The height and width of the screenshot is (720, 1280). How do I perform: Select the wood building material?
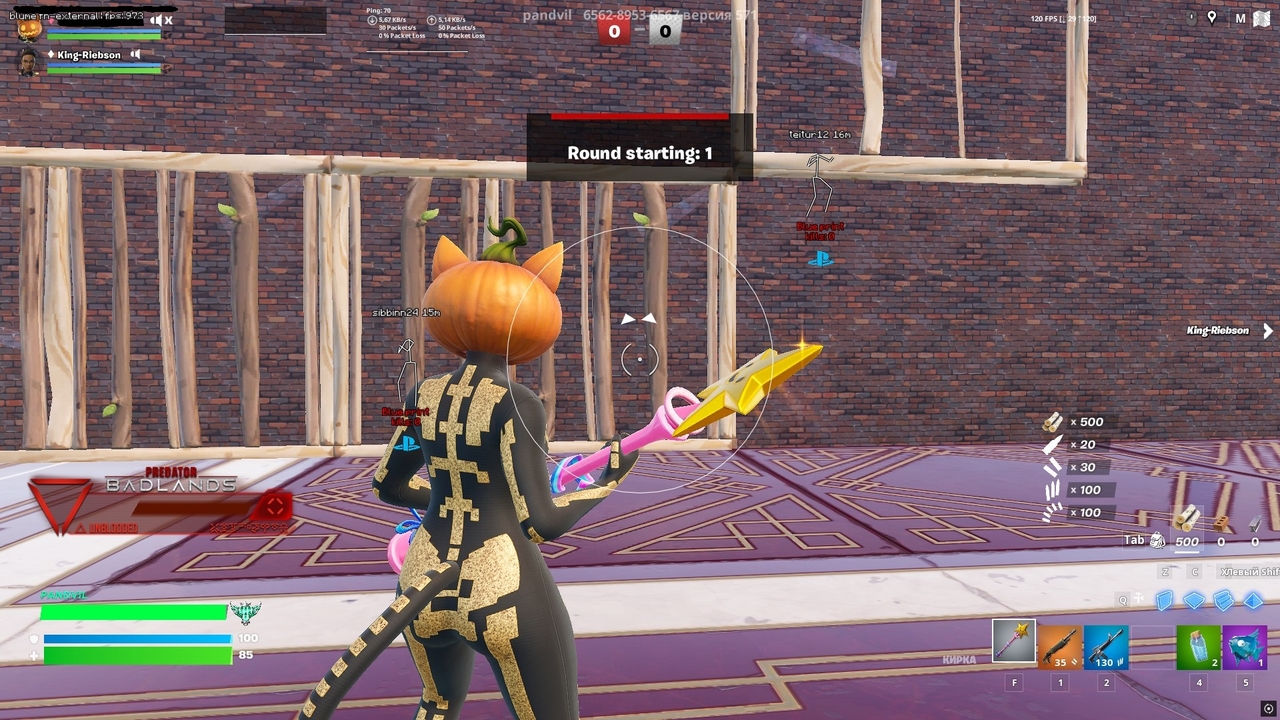(x=1187, y=519)
